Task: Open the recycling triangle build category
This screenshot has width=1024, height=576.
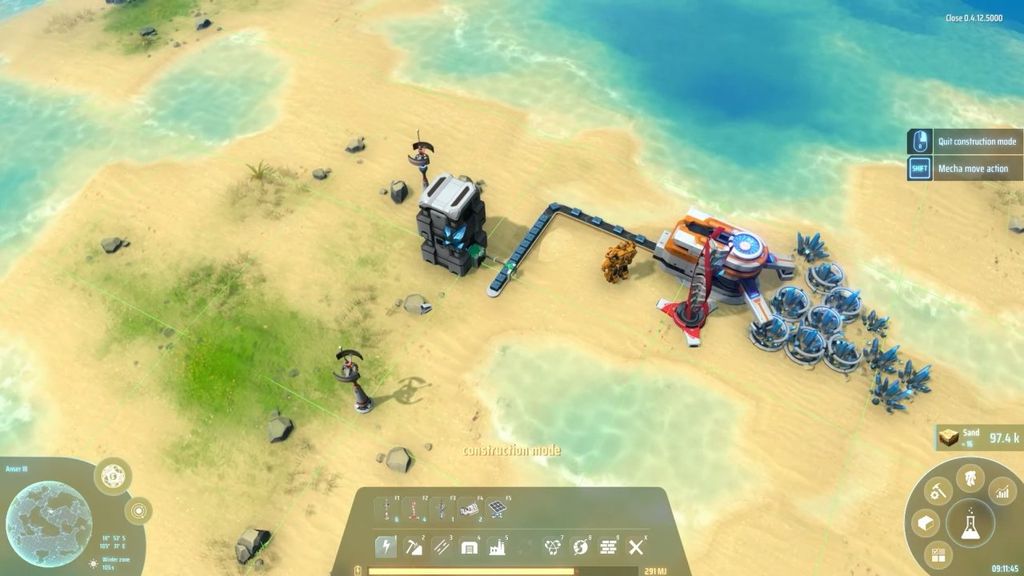Action: (x=551, y=546)
